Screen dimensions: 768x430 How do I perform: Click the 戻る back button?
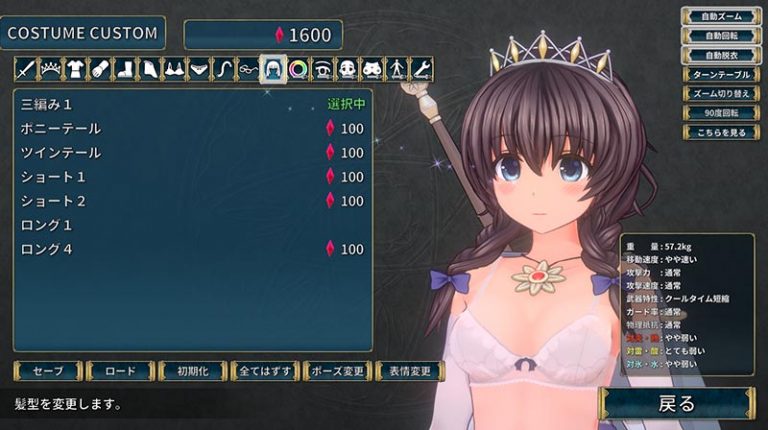677,404
